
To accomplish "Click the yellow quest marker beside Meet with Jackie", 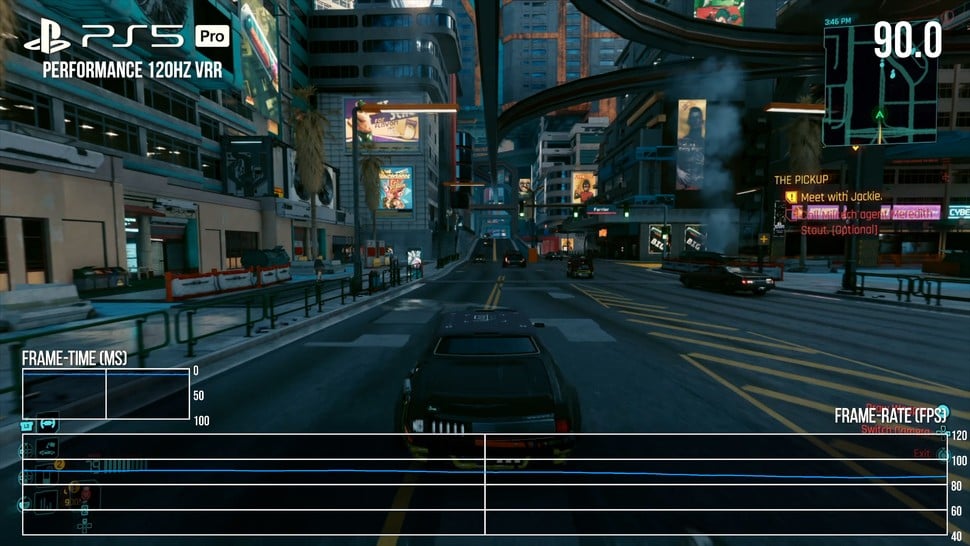I will pyautogui.click(x=790, y=197).
